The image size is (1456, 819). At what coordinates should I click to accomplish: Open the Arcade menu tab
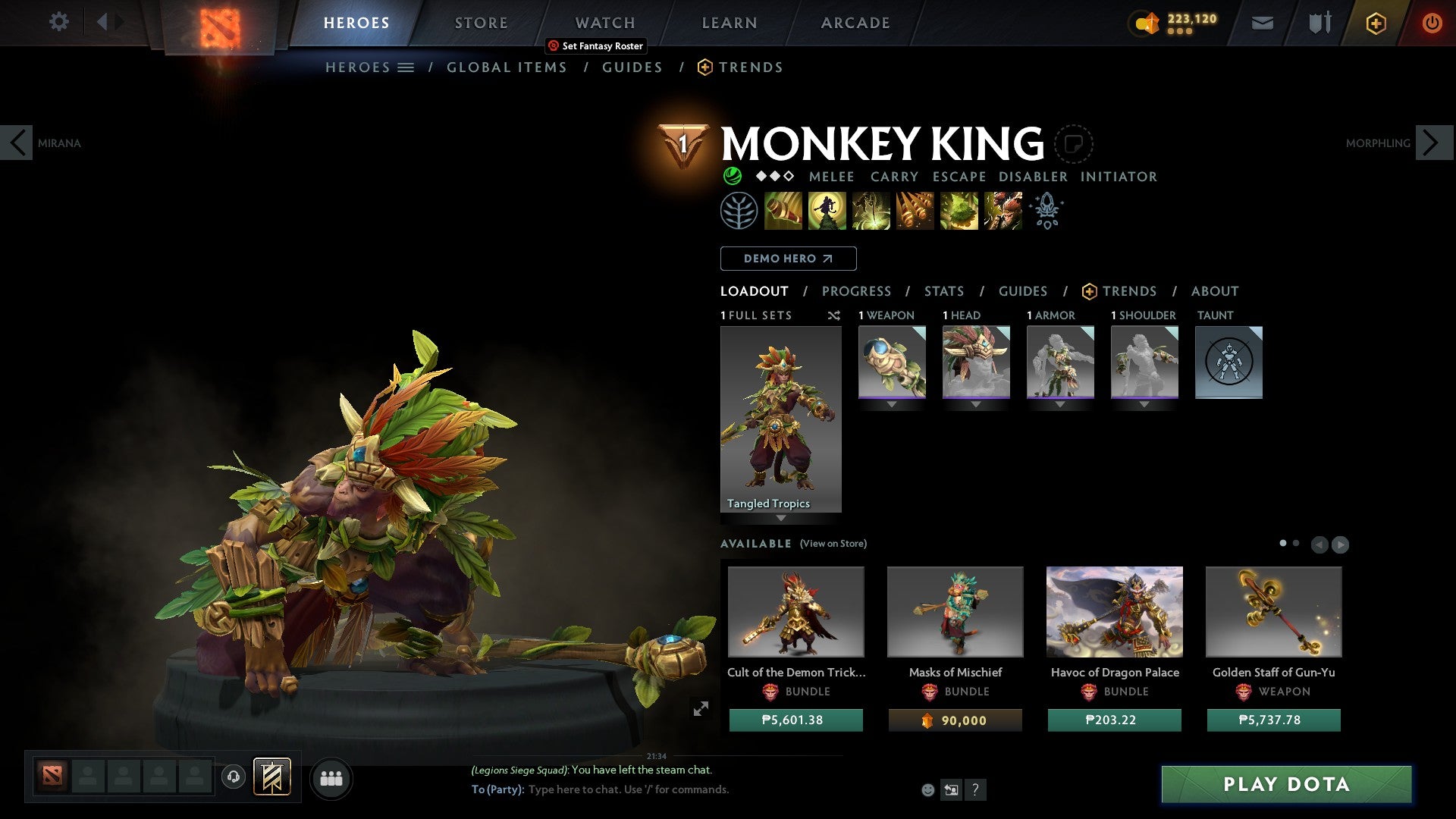click(855, 22)
